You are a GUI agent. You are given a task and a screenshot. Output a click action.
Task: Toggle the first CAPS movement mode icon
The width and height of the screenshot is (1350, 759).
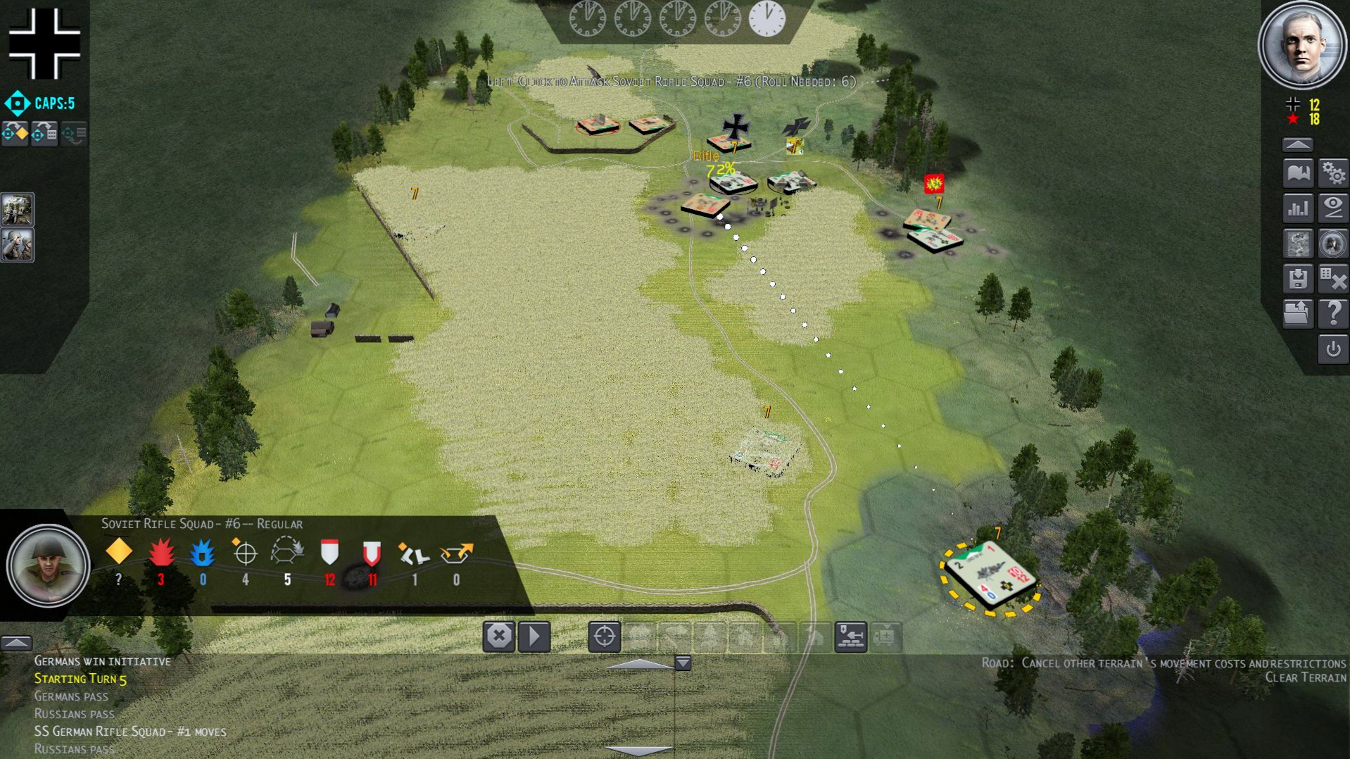(x=15, y=132)
